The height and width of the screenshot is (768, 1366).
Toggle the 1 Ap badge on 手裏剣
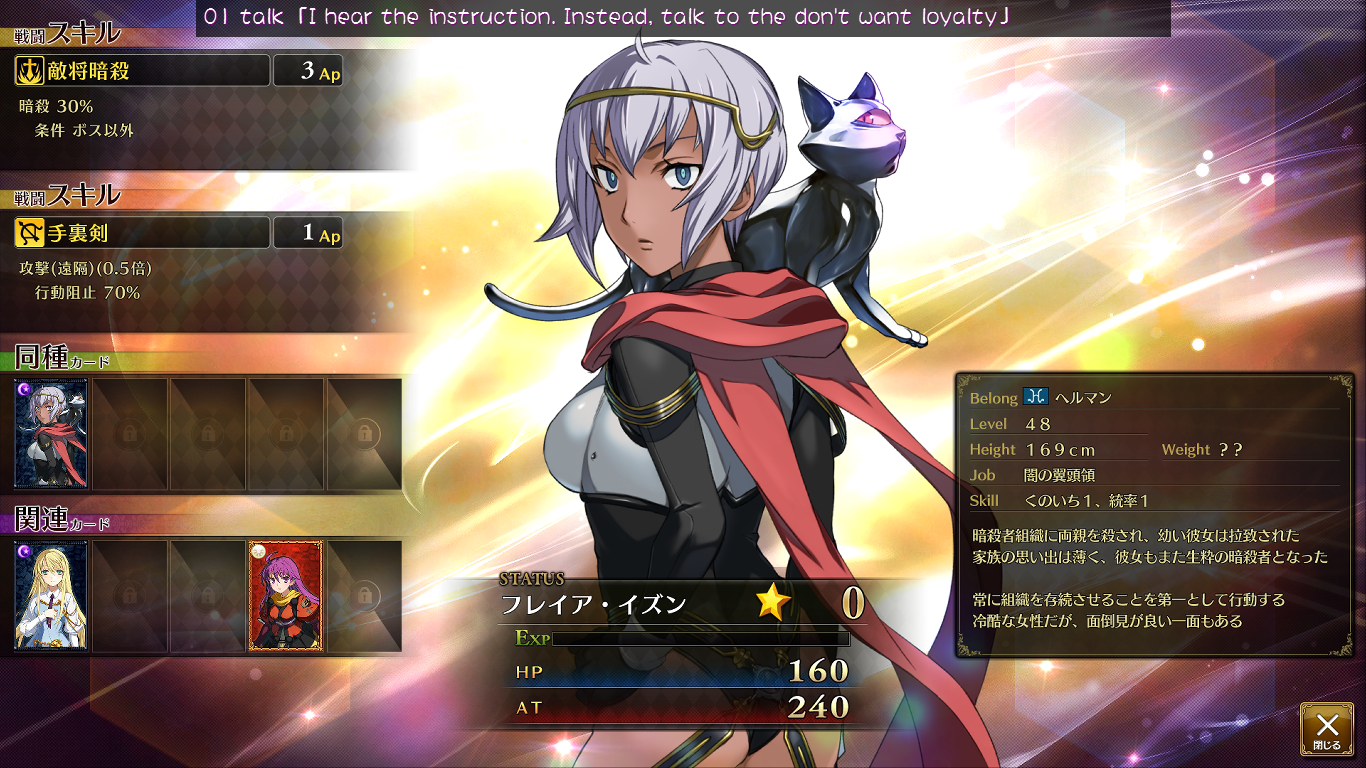[307, 232]
